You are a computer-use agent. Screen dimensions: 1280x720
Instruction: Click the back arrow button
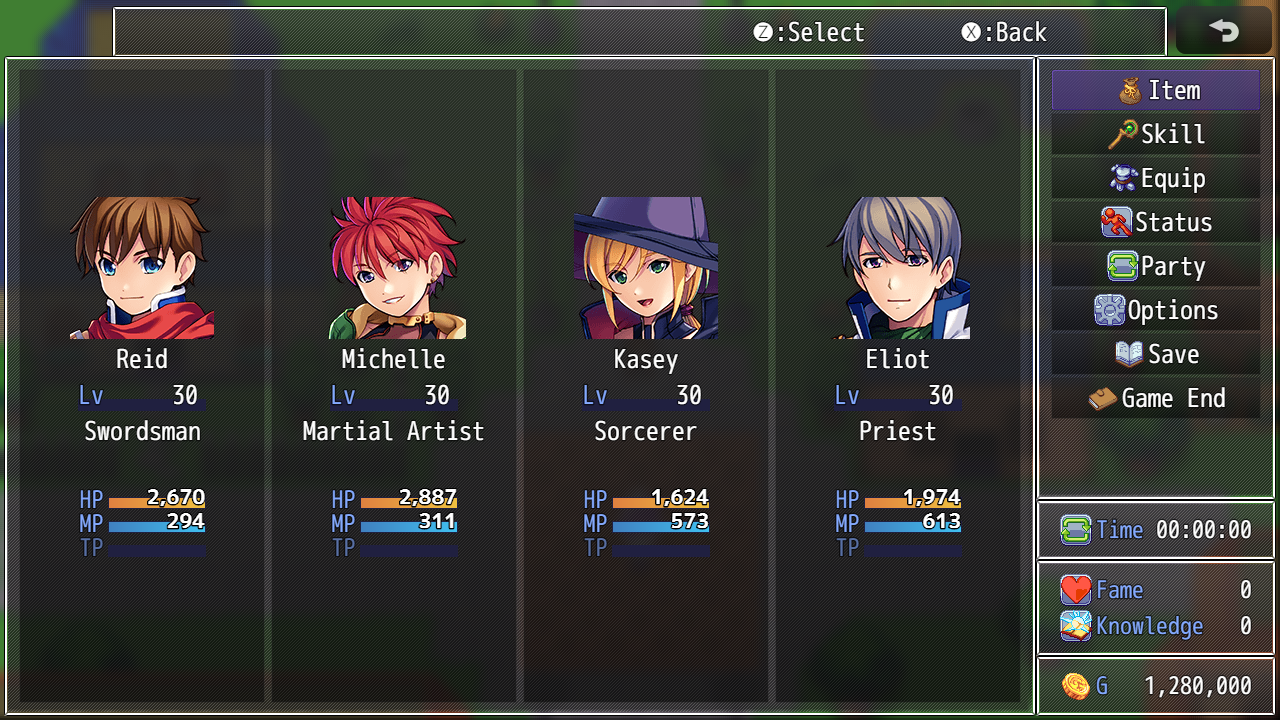click(1222, 31)
